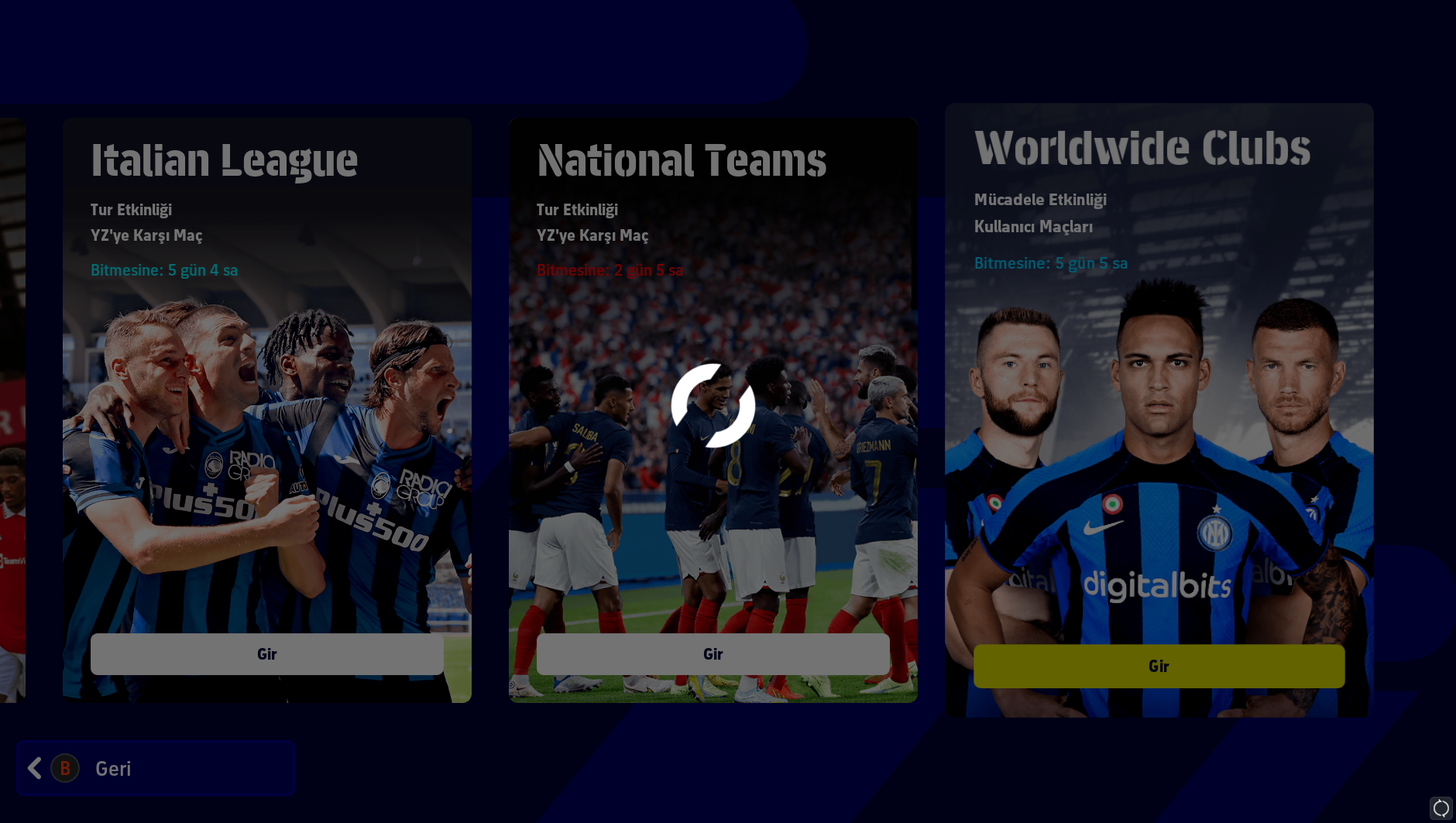Click Tur Etkinliği label on Italian League
Image resolution: width=1456 pixels, height=823 pixels.
[132, 209]
